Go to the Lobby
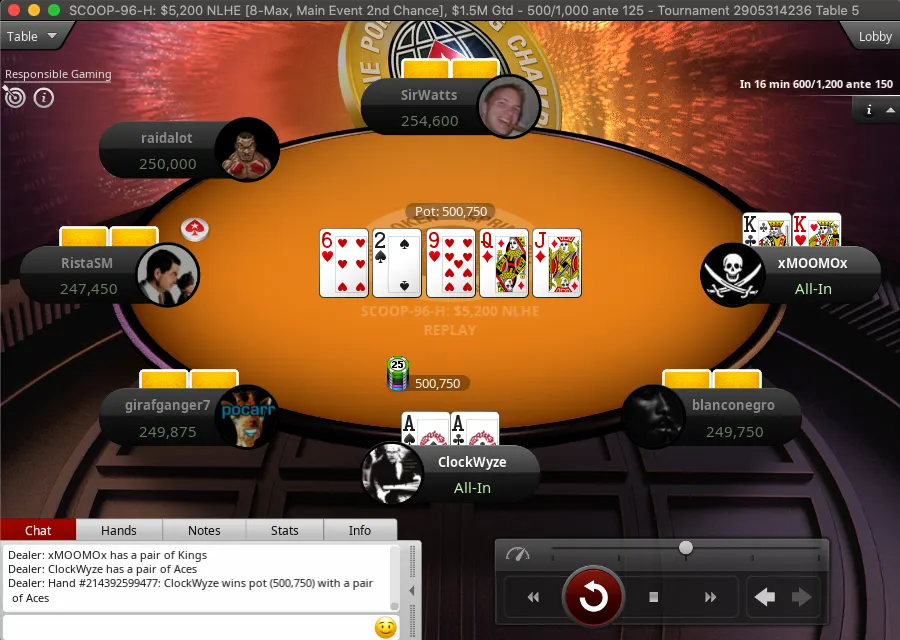This screenshot has width=900, height=640. click(x=875, y=36)
